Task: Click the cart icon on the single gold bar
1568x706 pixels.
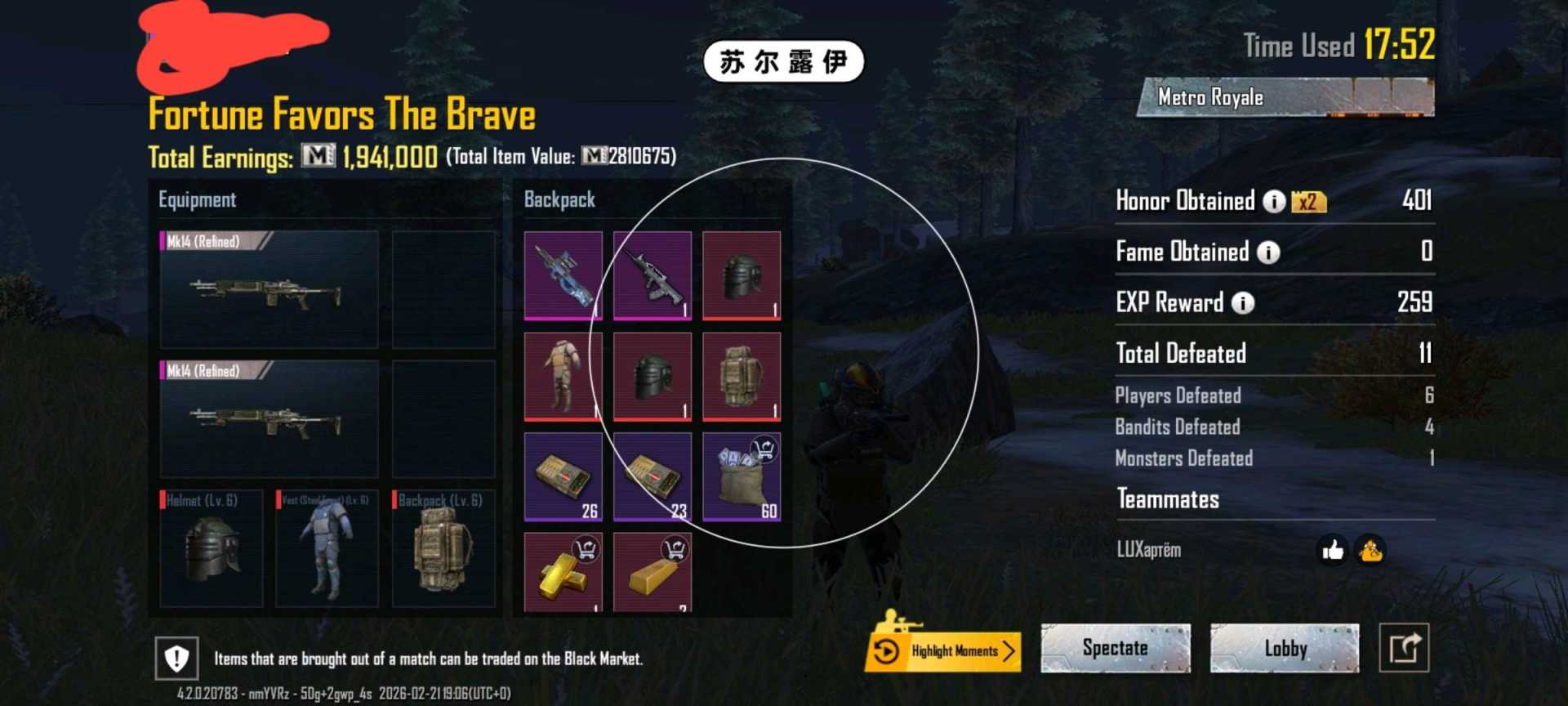Action: (675, 550)
